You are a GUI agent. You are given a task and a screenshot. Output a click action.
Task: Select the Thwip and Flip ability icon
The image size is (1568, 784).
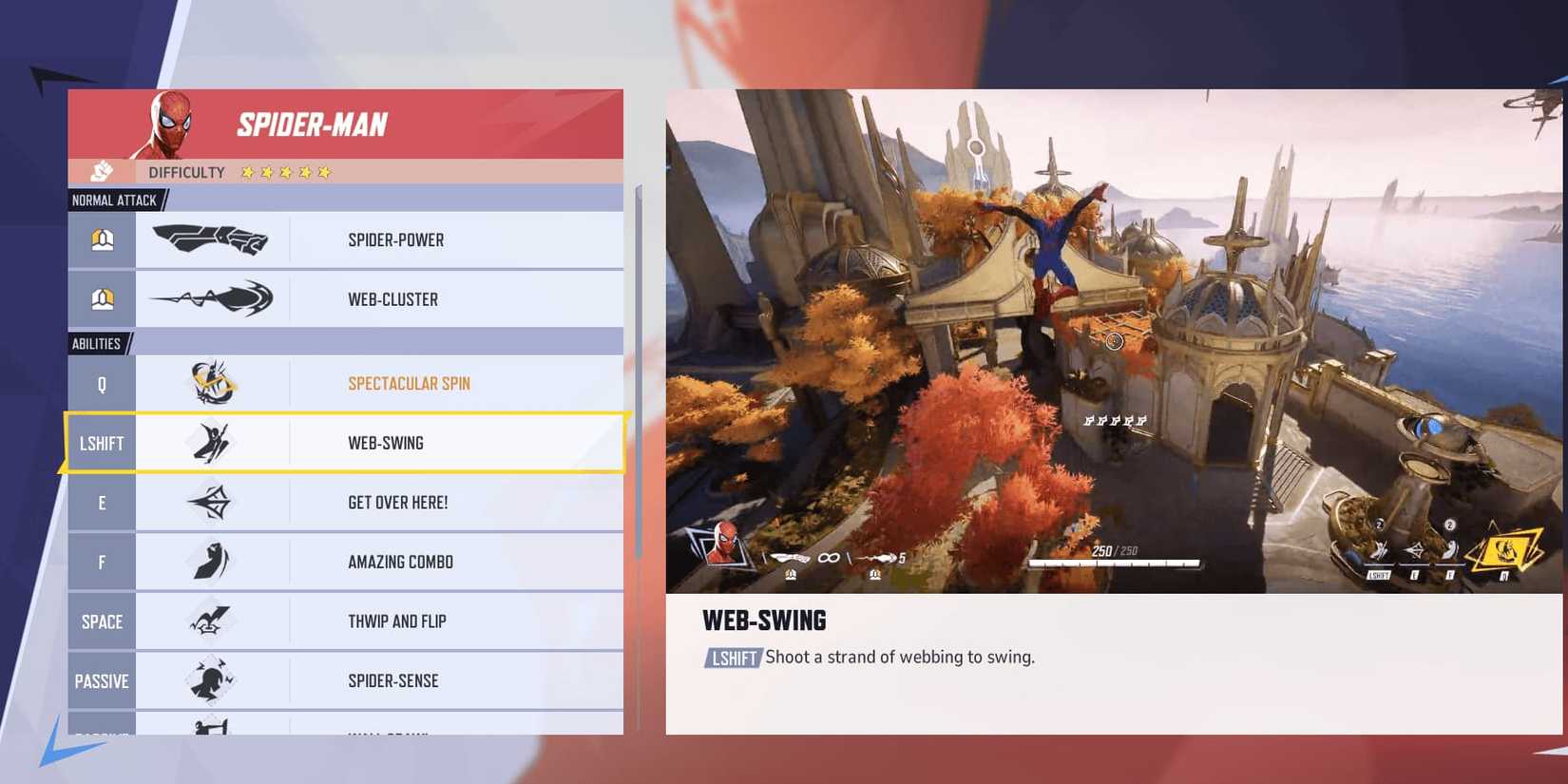211,621
